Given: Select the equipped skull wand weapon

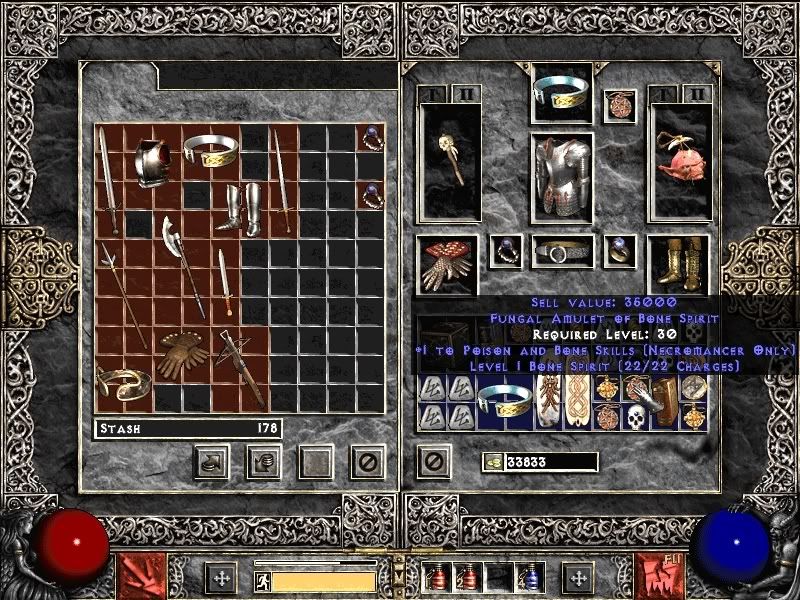Looking at the screenshot, I should coord(449,160).
